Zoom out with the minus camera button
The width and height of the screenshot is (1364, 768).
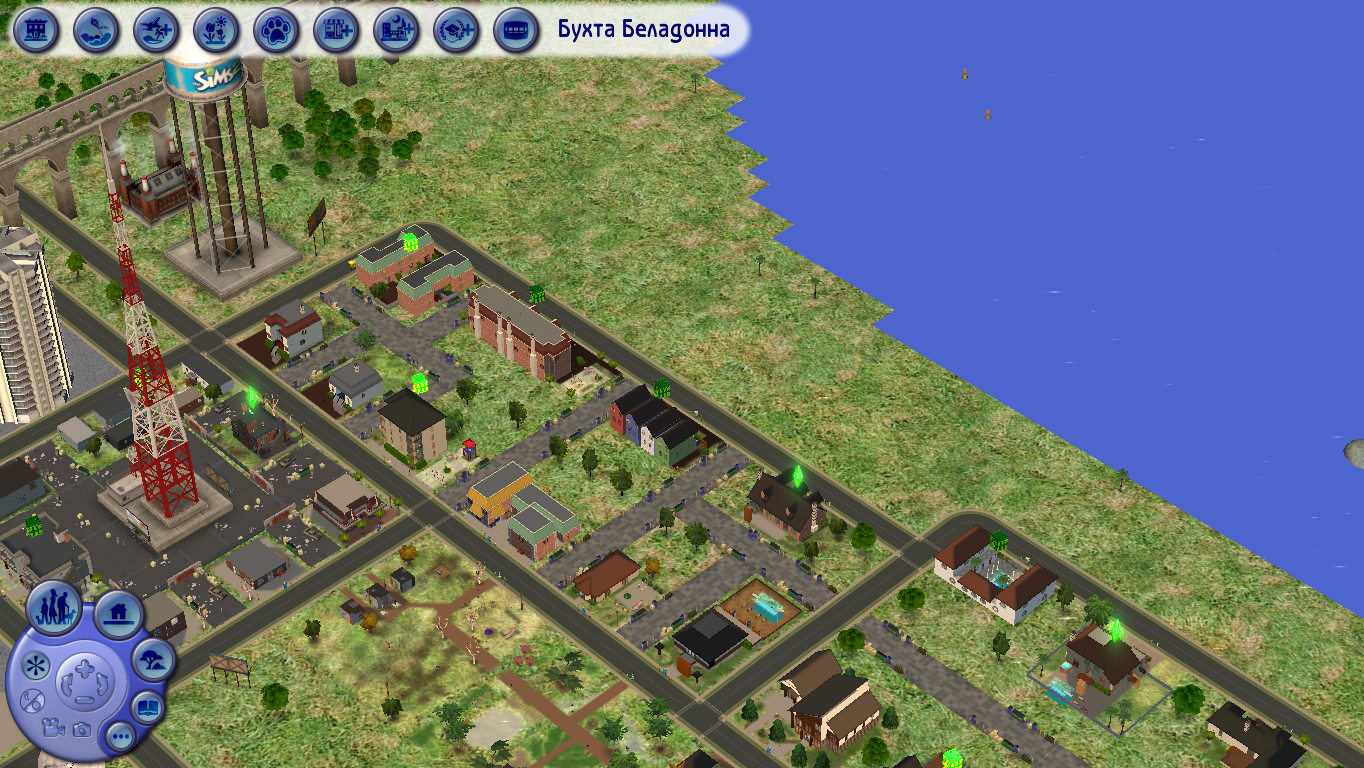tap(84, 699)
